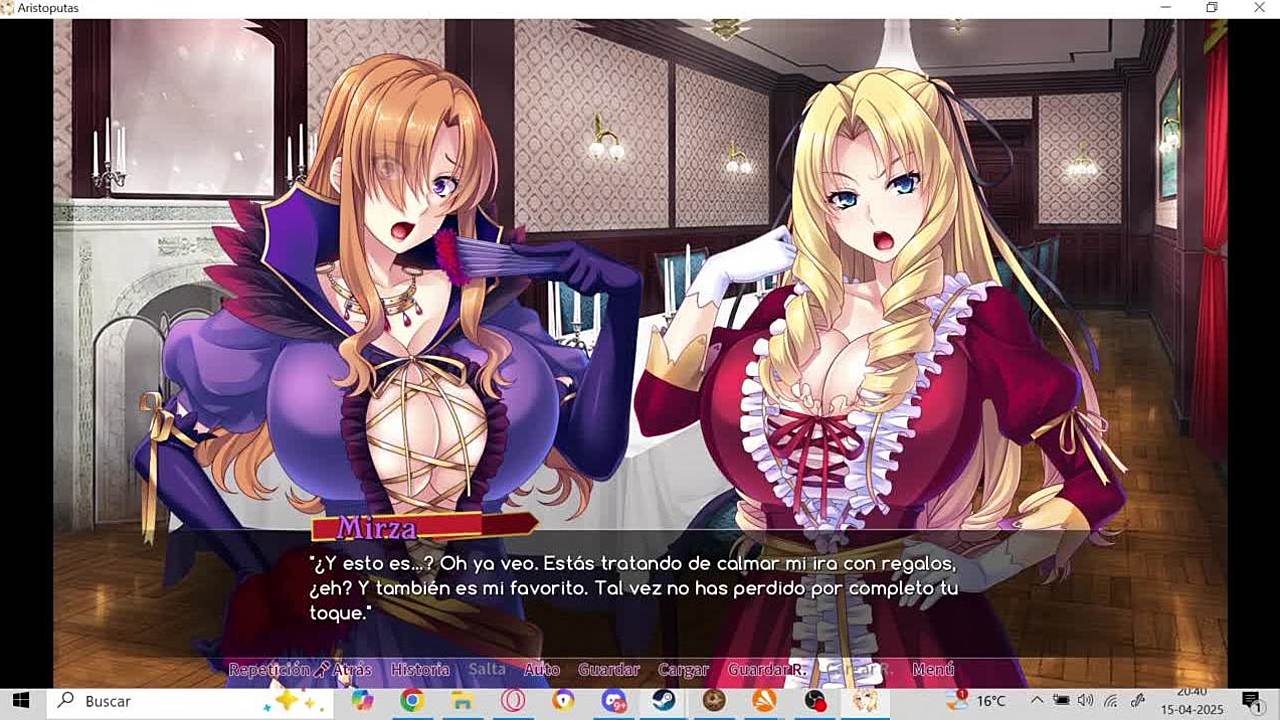Close the Aristoputas game window
Image resolution: width=1280 pixels, height=720 pixels.
(1258, 8)
